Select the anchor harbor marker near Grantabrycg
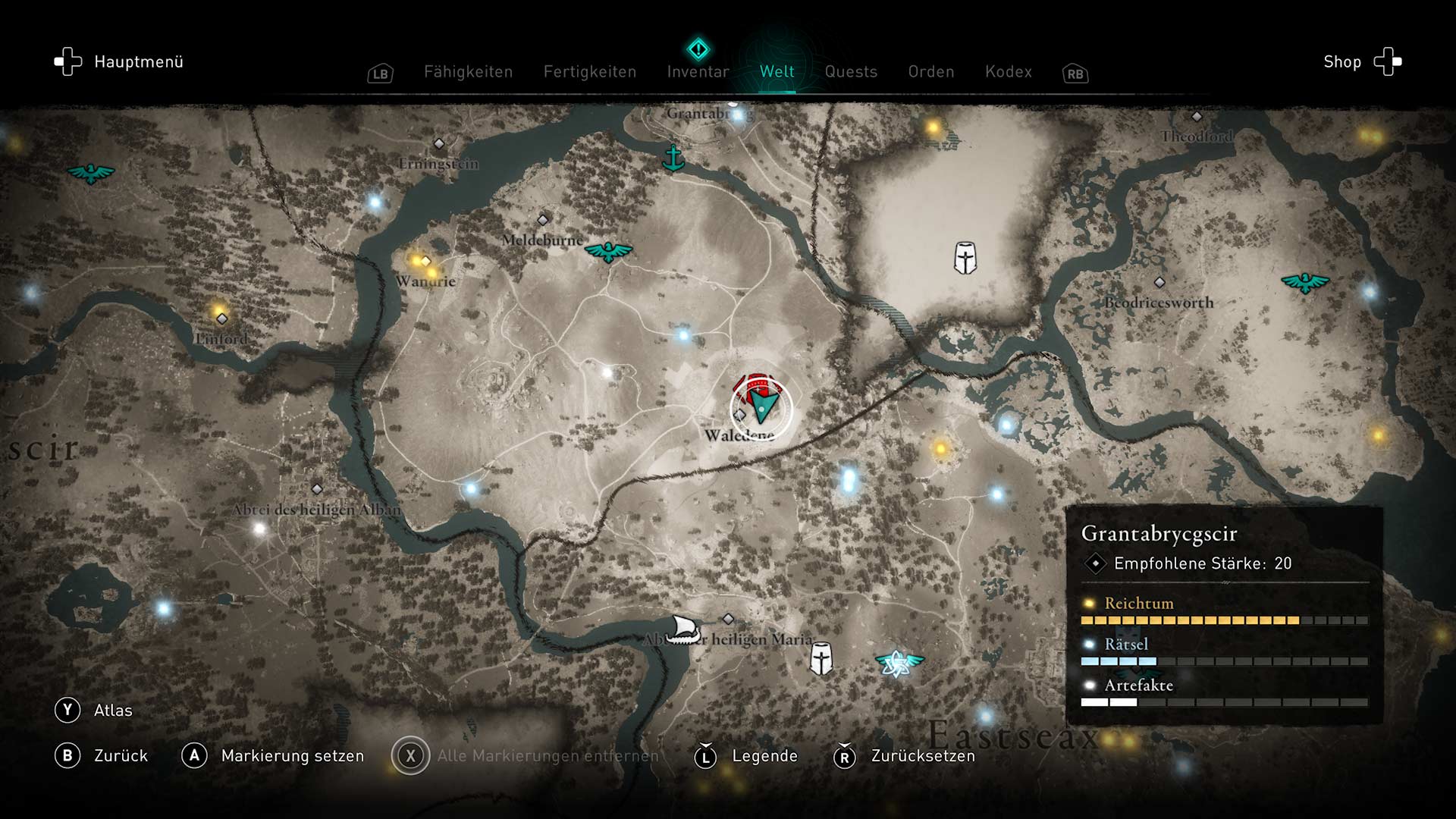This screenshot has height=819, width=1456. (673, 158)
